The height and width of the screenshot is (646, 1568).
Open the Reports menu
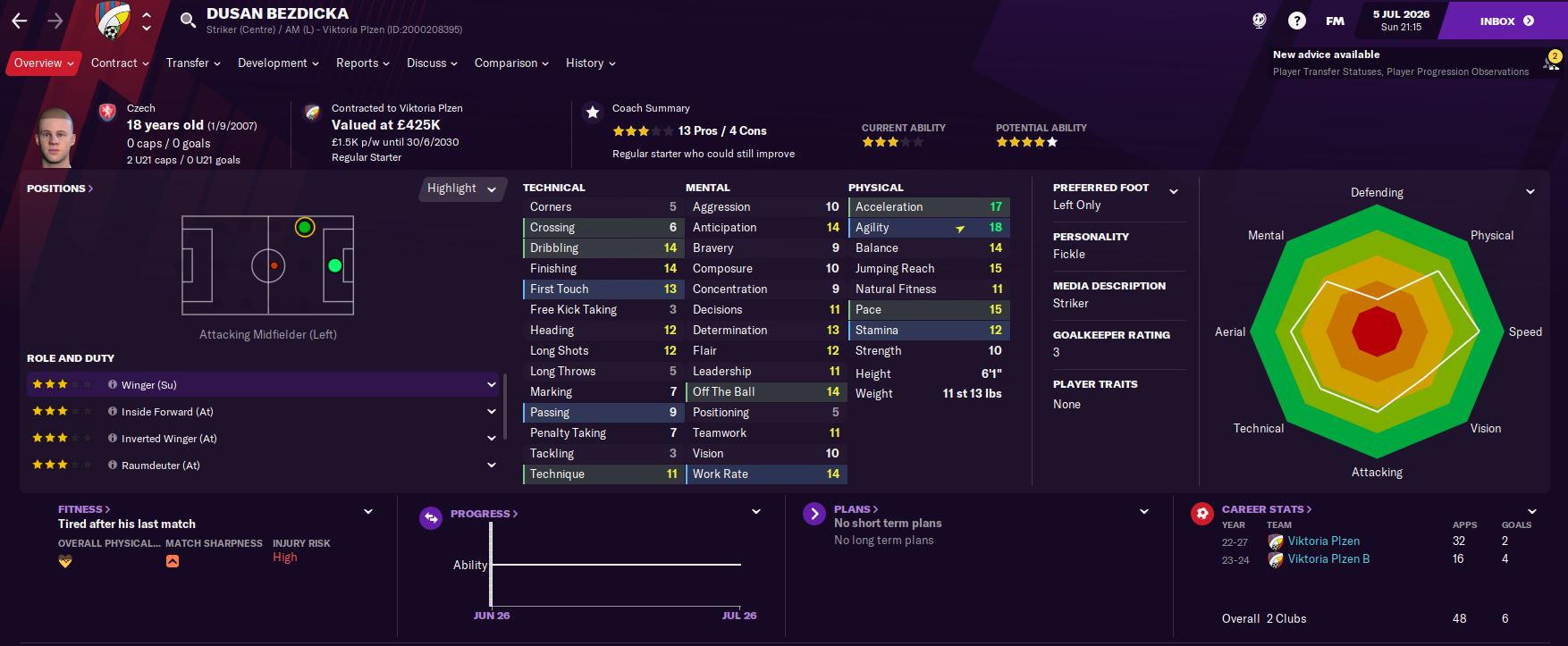(362, 63)
